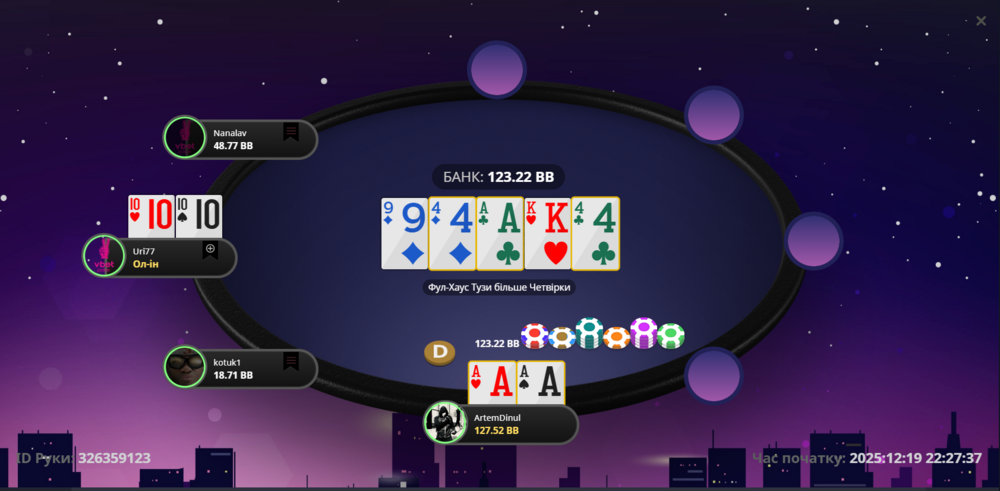Image resolution: width=1000 pixels, height=491 pixels.
Task: Click the ace of clubs board card
Action: (x=500, y=233)
